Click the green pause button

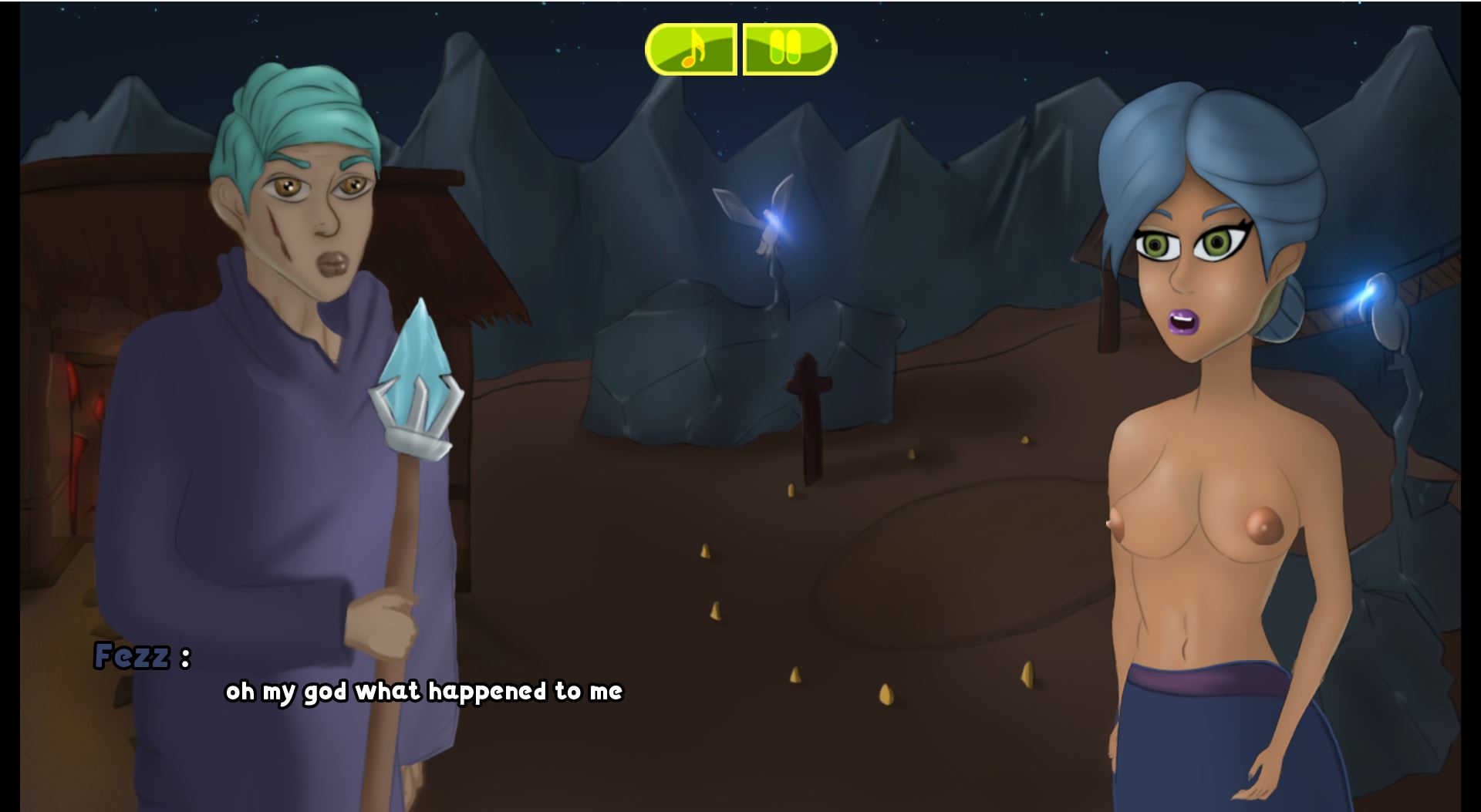789,49
